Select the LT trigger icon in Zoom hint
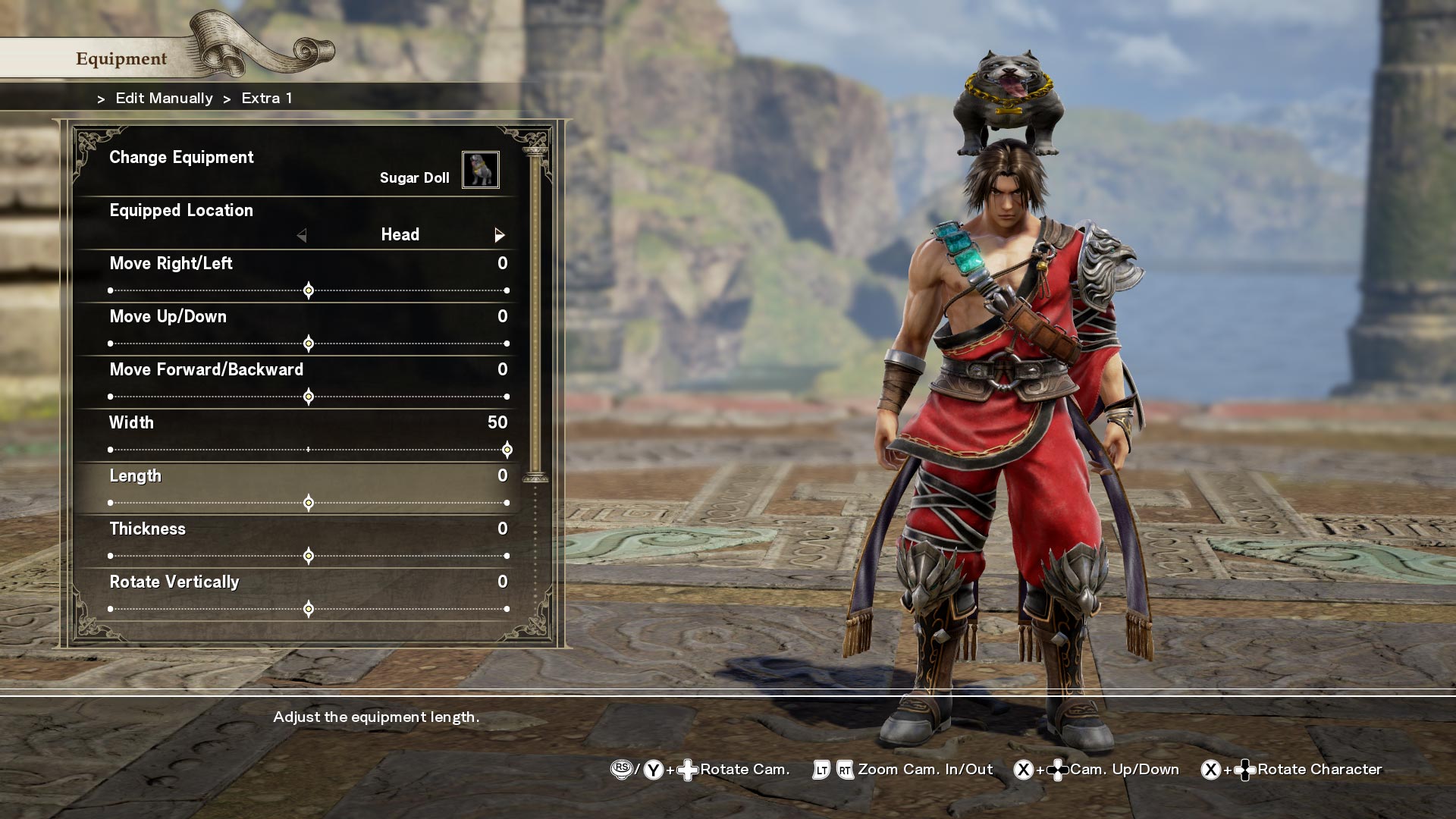Image resolution: width=1456 pixels, height=819 pixels. tap(821, 768)
